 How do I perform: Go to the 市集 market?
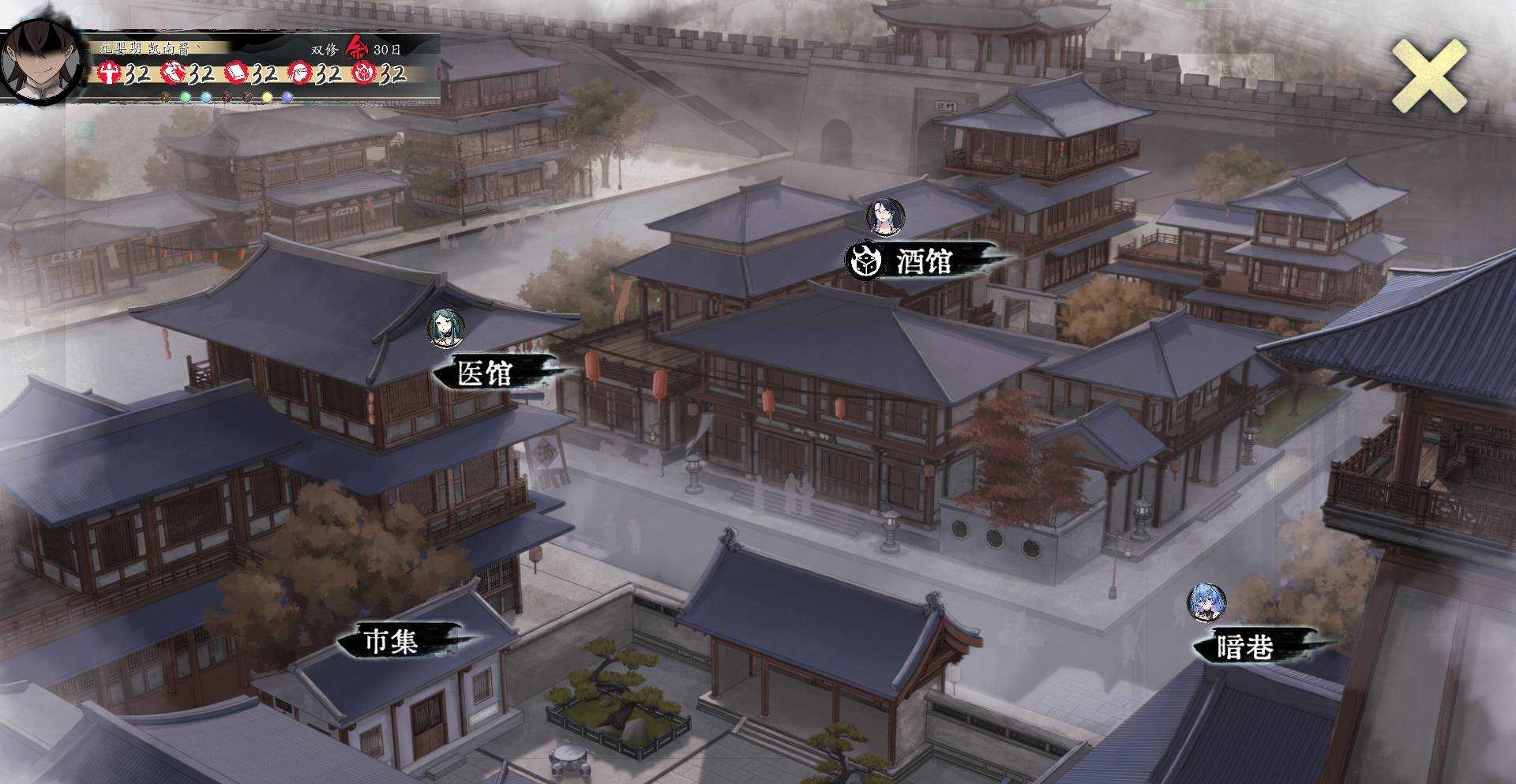pos(390,640)
